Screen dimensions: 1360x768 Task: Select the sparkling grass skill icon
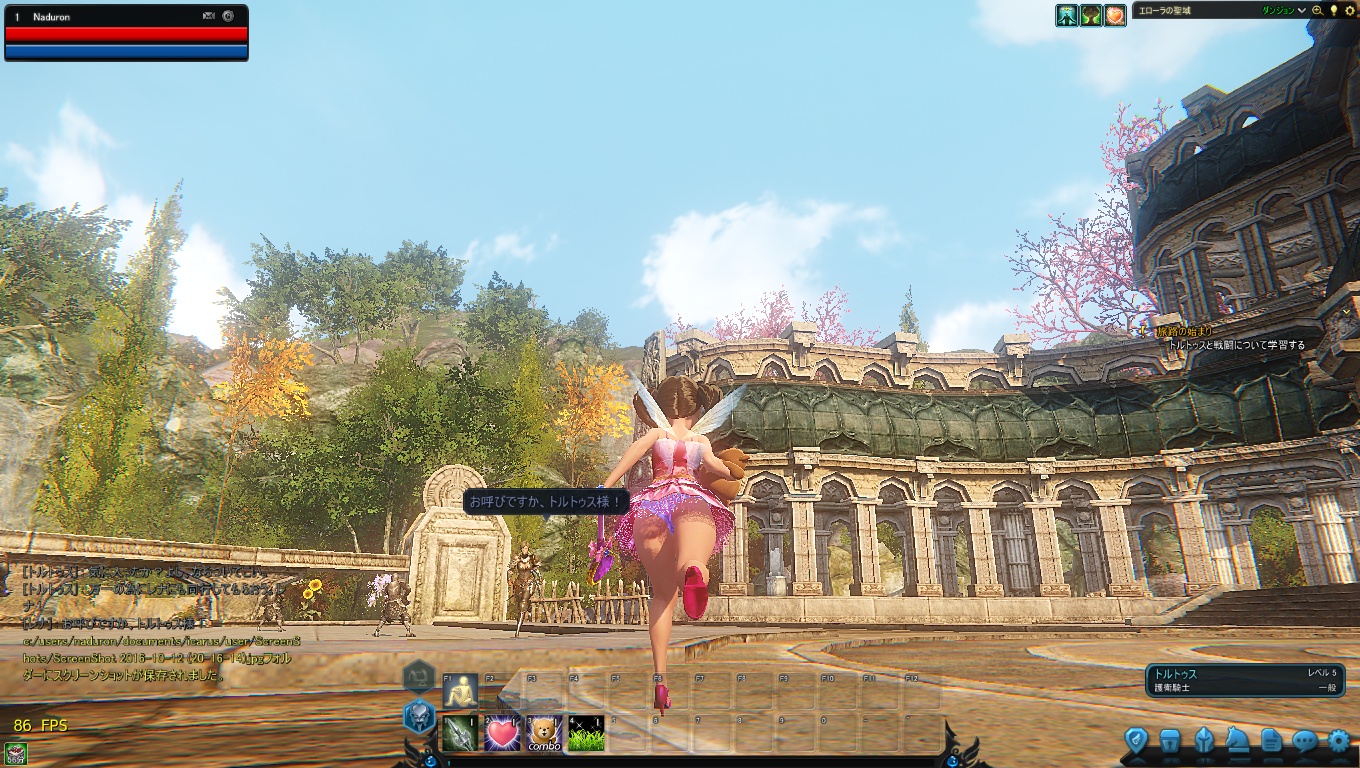click(586, 734)
